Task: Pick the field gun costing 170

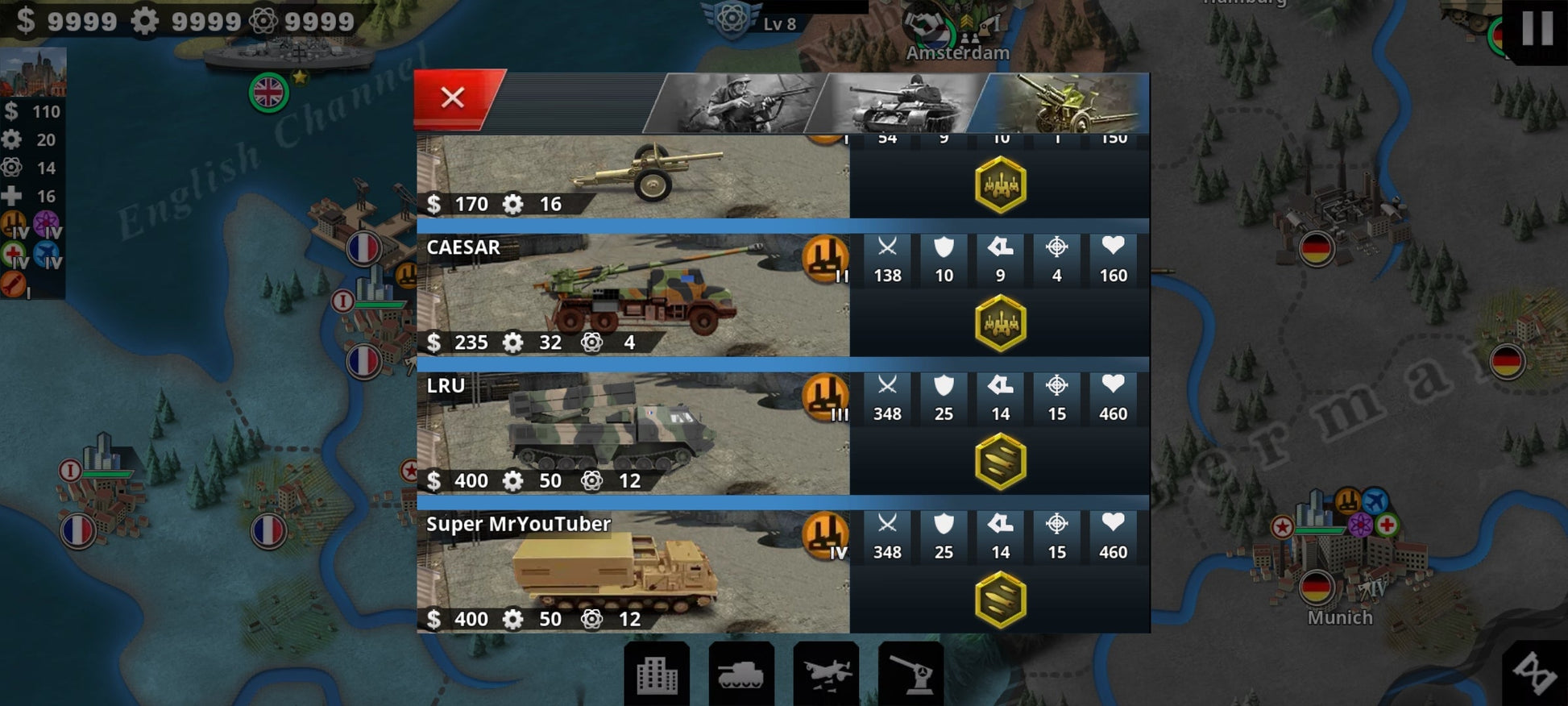Action: [x=633, y=177]
